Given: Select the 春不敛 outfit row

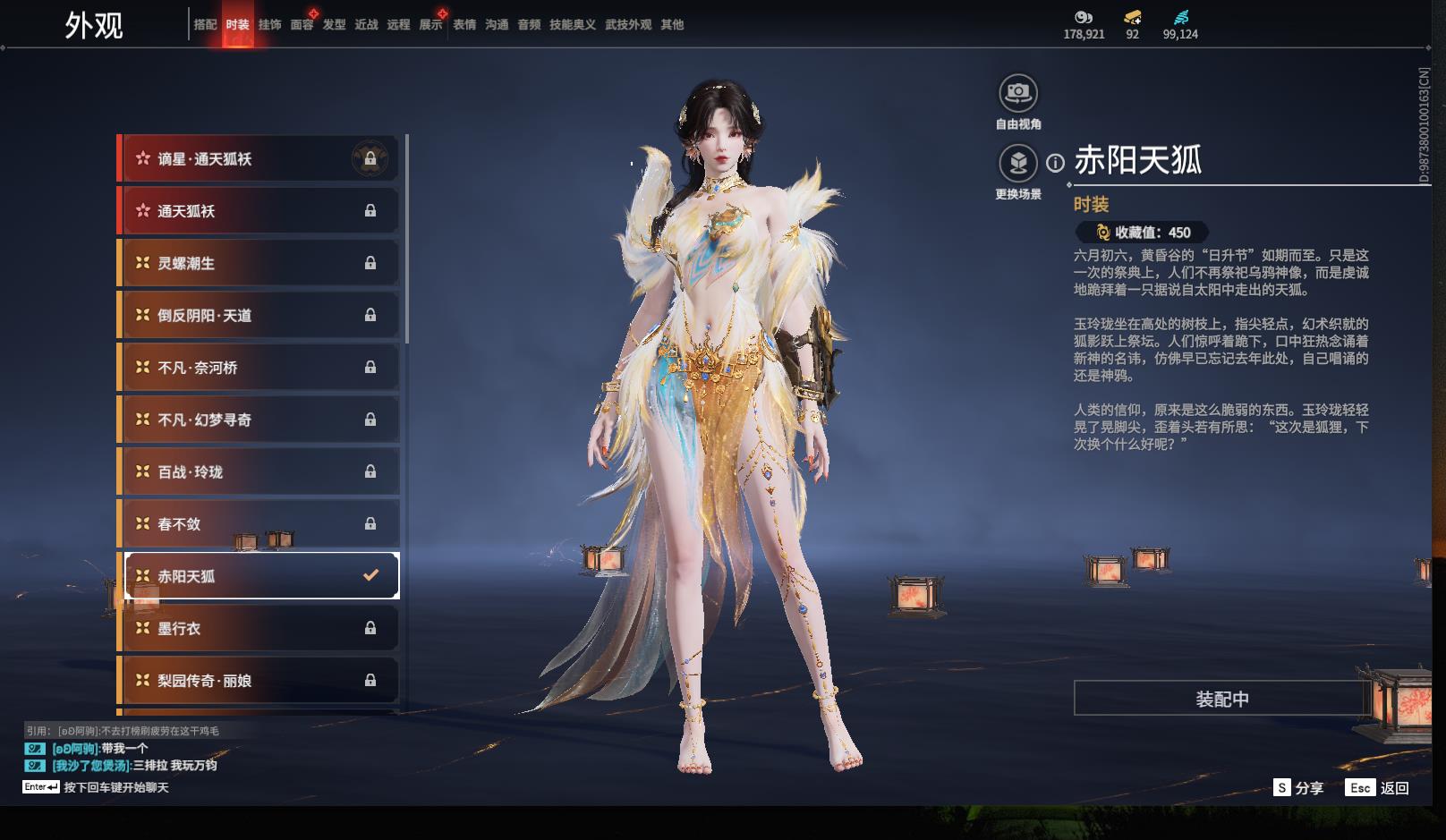Looking at the screenshot, I should 259,524.
